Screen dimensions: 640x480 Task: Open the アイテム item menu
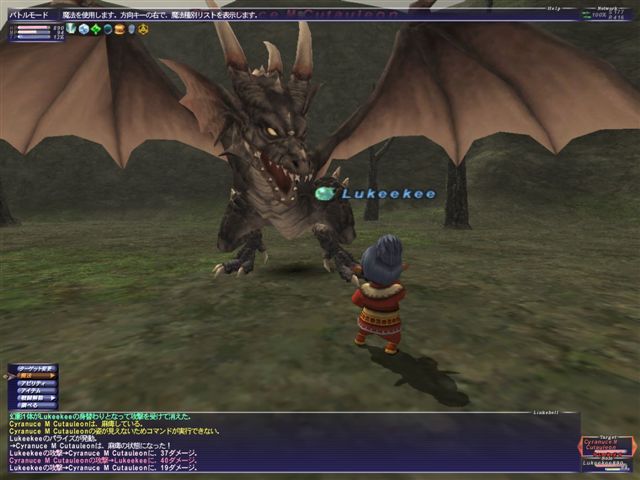[33, 390]
